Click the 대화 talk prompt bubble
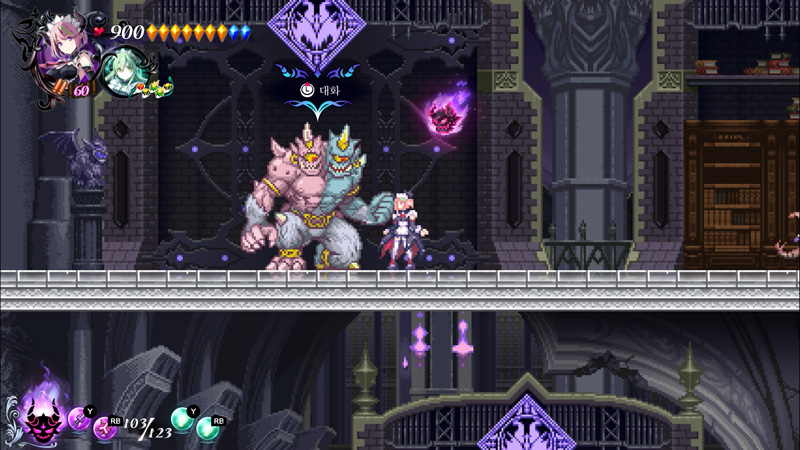 320,89
